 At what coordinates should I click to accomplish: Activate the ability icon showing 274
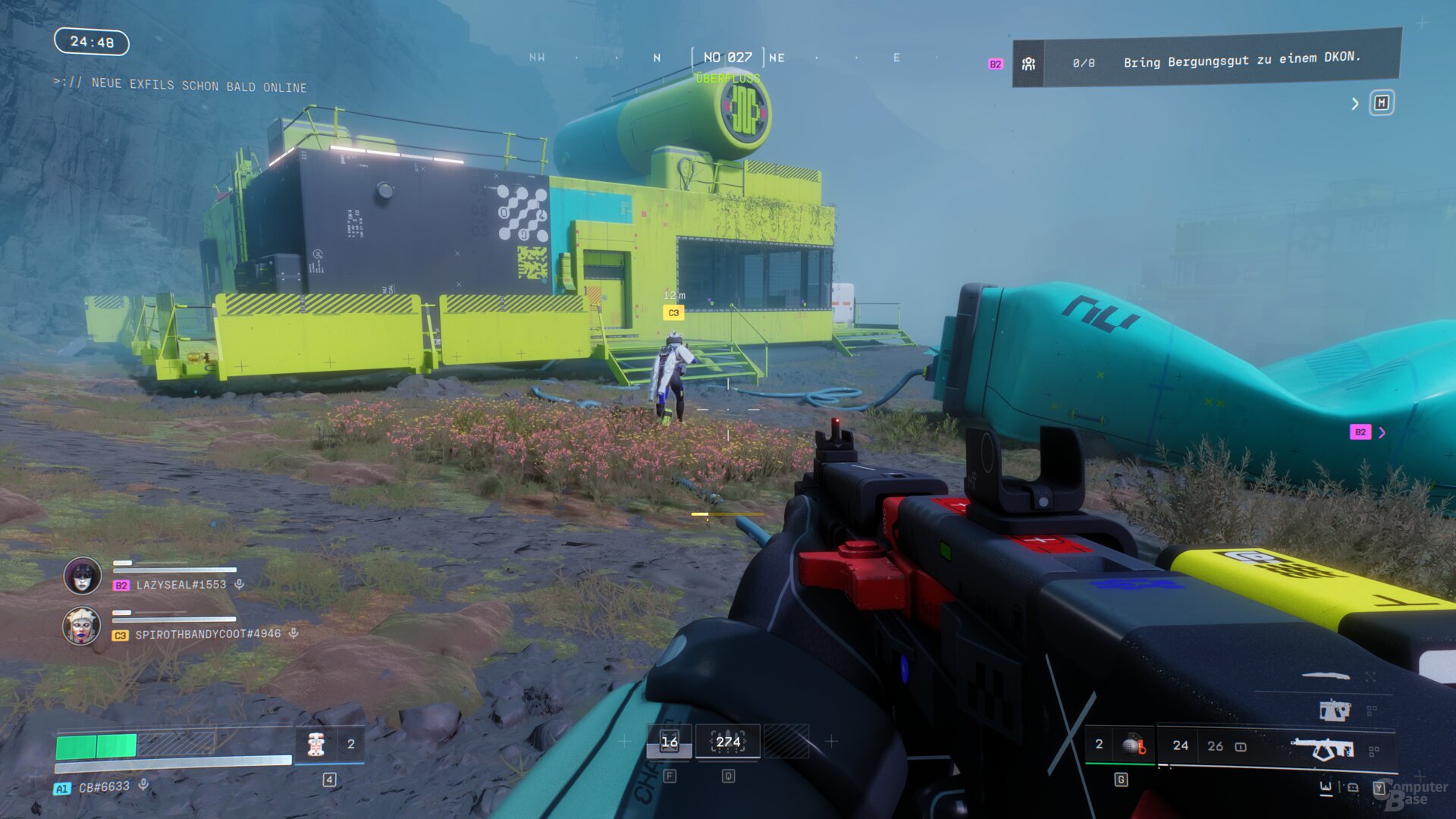(728, 742)
